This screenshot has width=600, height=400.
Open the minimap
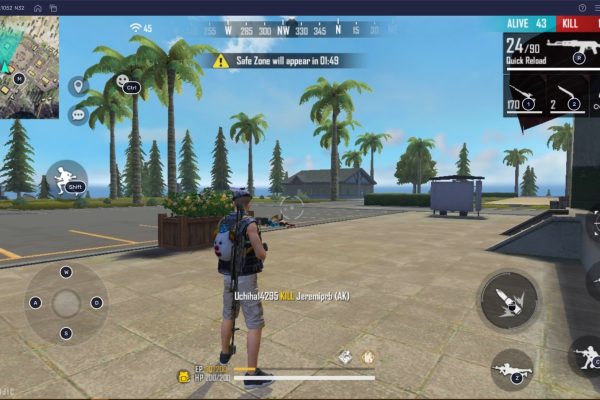(29, 65)
